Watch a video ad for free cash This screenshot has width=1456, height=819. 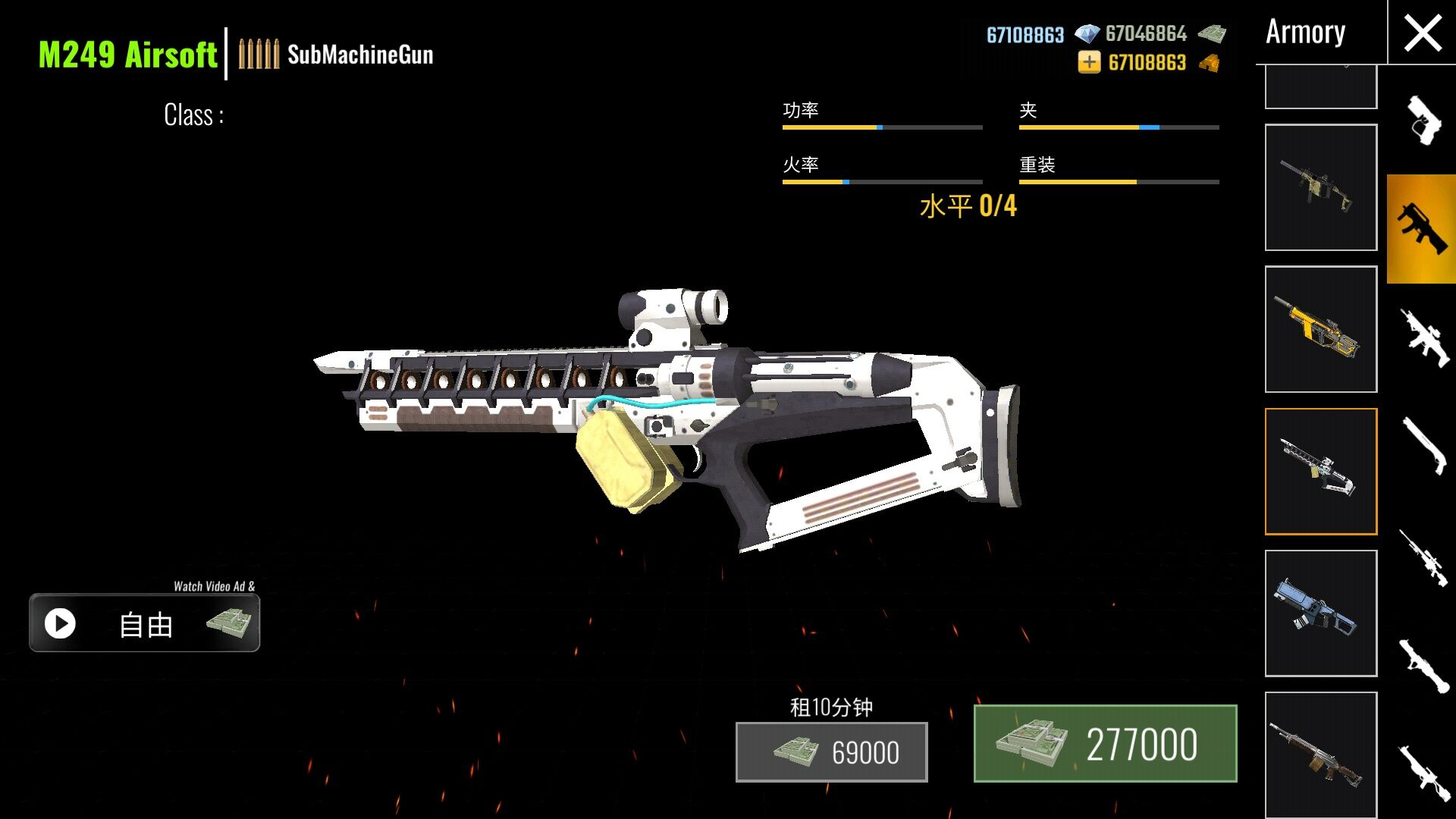coord(144,623)
